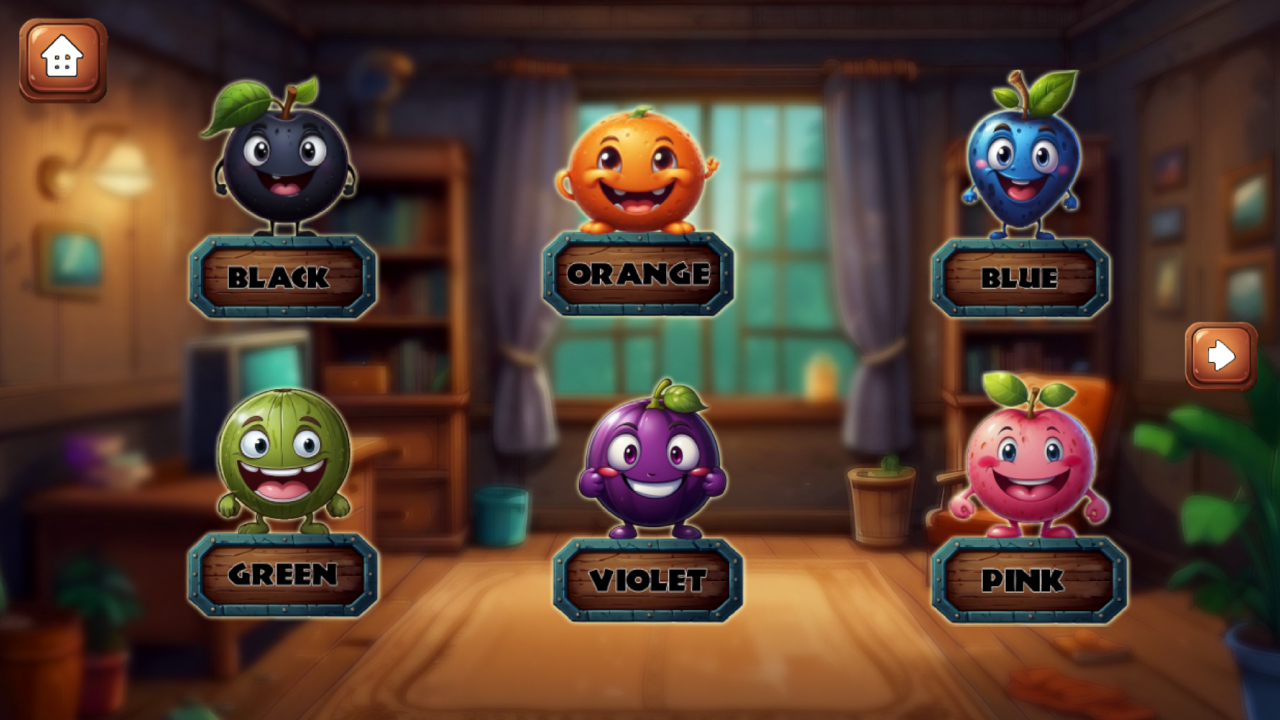The image size is (1280, 720).
Task: Click the ORANGE nameplate
Action: (640, 273)
